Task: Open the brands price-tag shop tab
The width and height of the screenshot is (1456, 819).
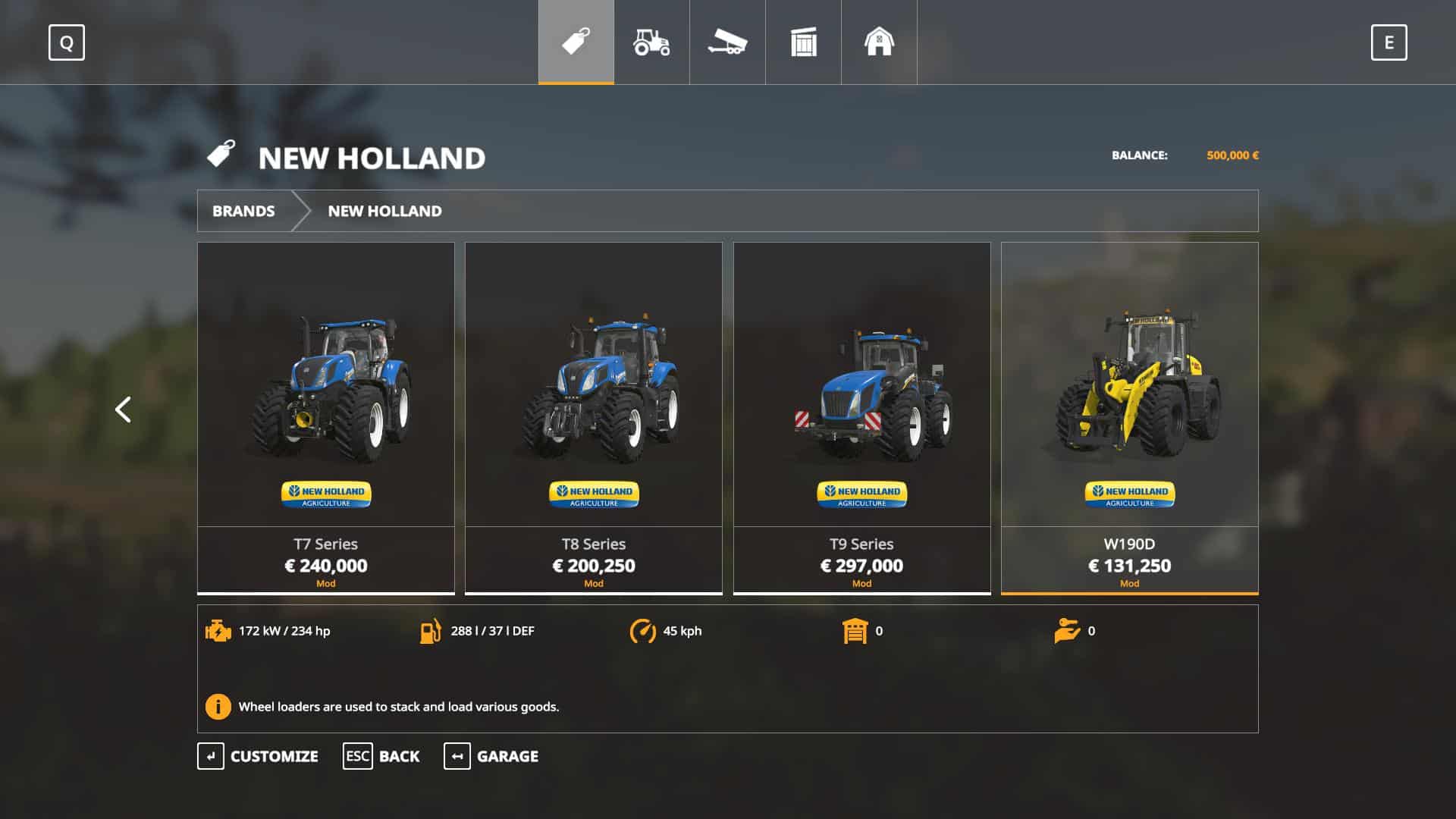Action: (x=576, y=42)
